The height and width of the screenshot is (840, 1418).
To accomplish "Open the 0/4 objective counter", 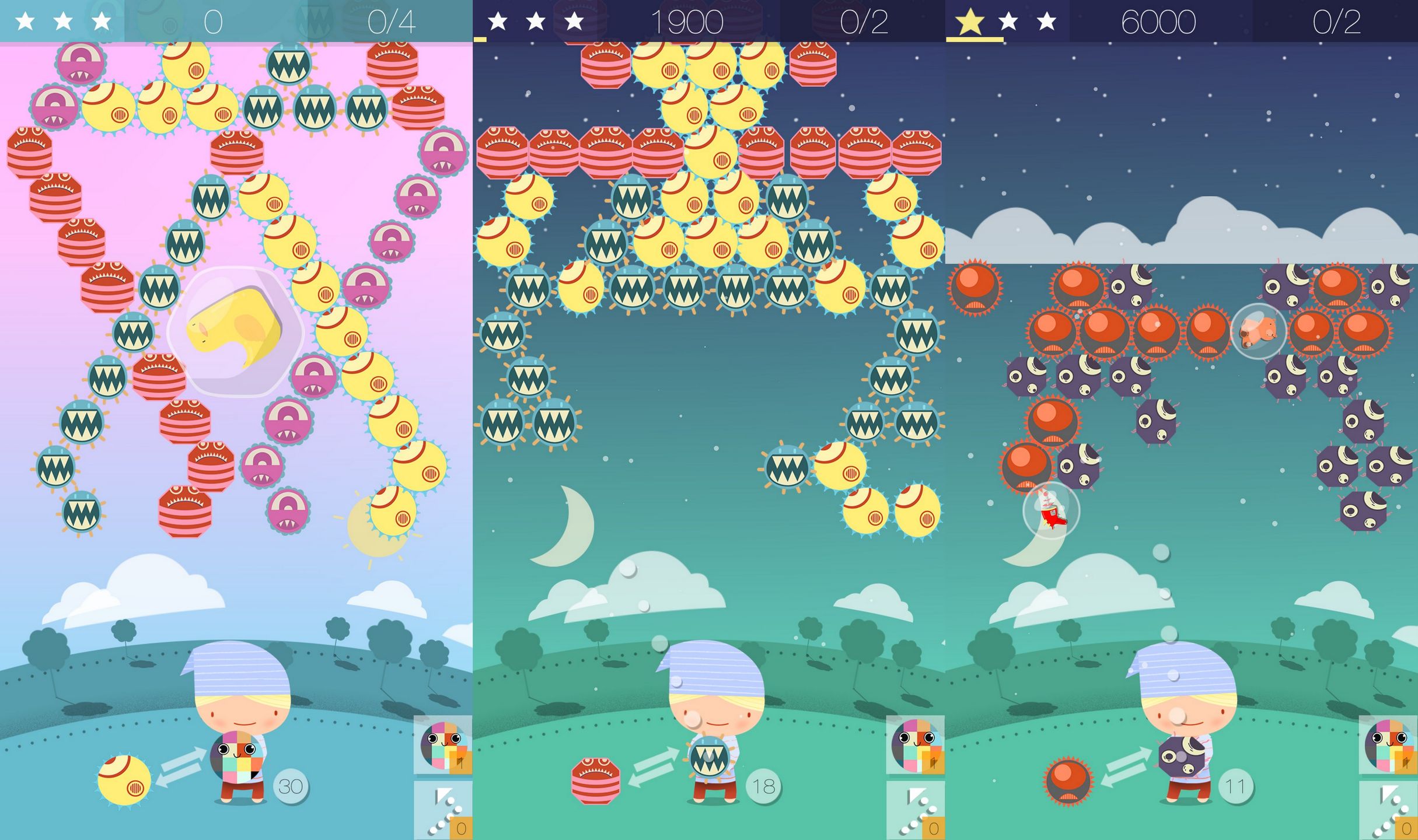I will [x=392, y=22].
